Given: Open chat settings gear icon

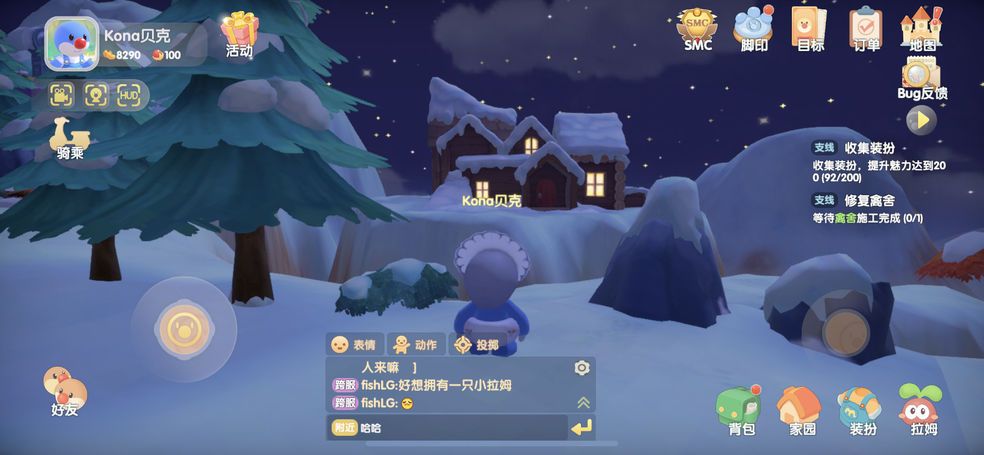Looking at the screenshot, I should coord(582,368).
